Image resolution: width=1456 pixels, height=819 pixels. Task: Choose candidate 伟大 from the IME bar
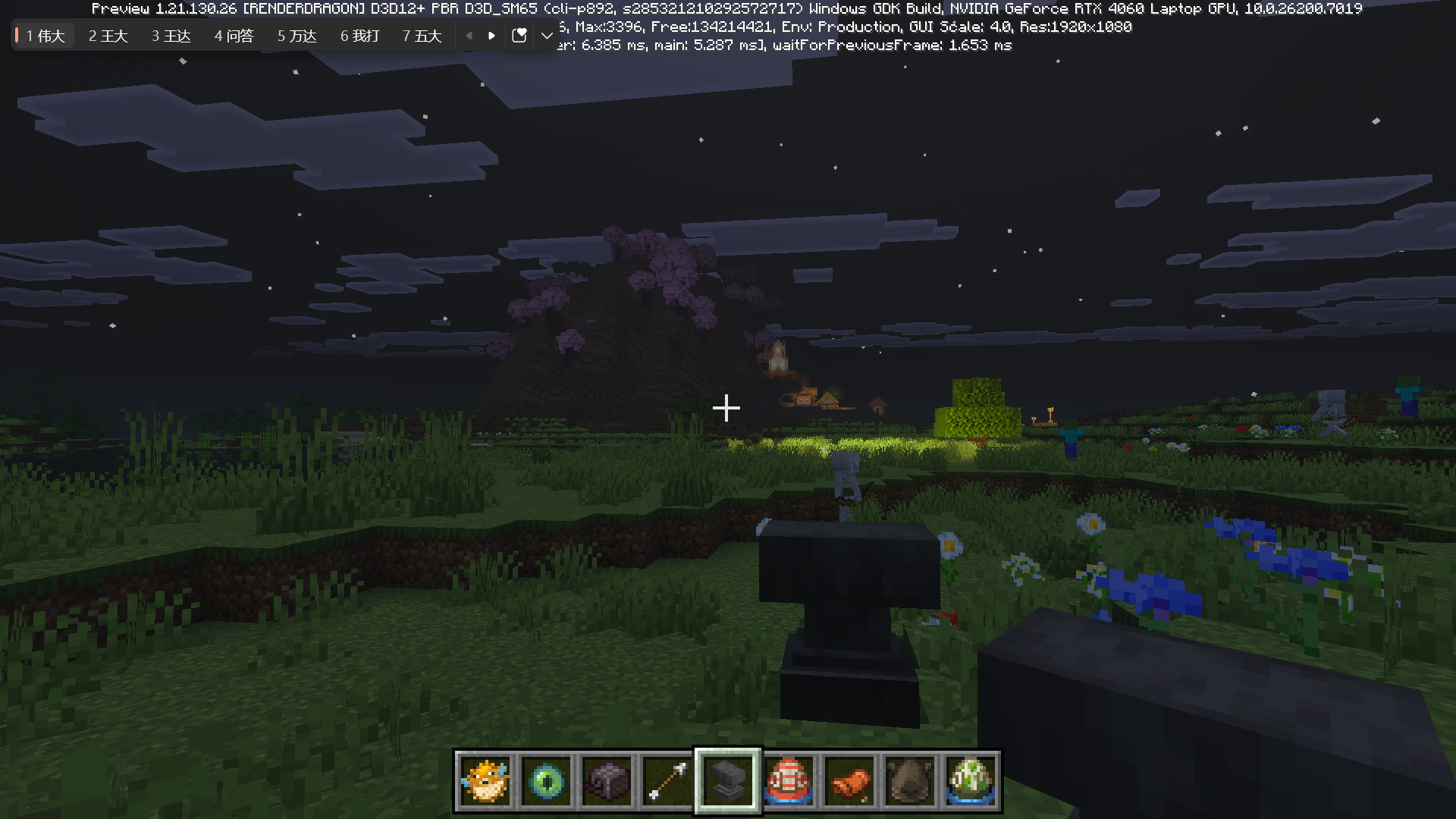44,35
